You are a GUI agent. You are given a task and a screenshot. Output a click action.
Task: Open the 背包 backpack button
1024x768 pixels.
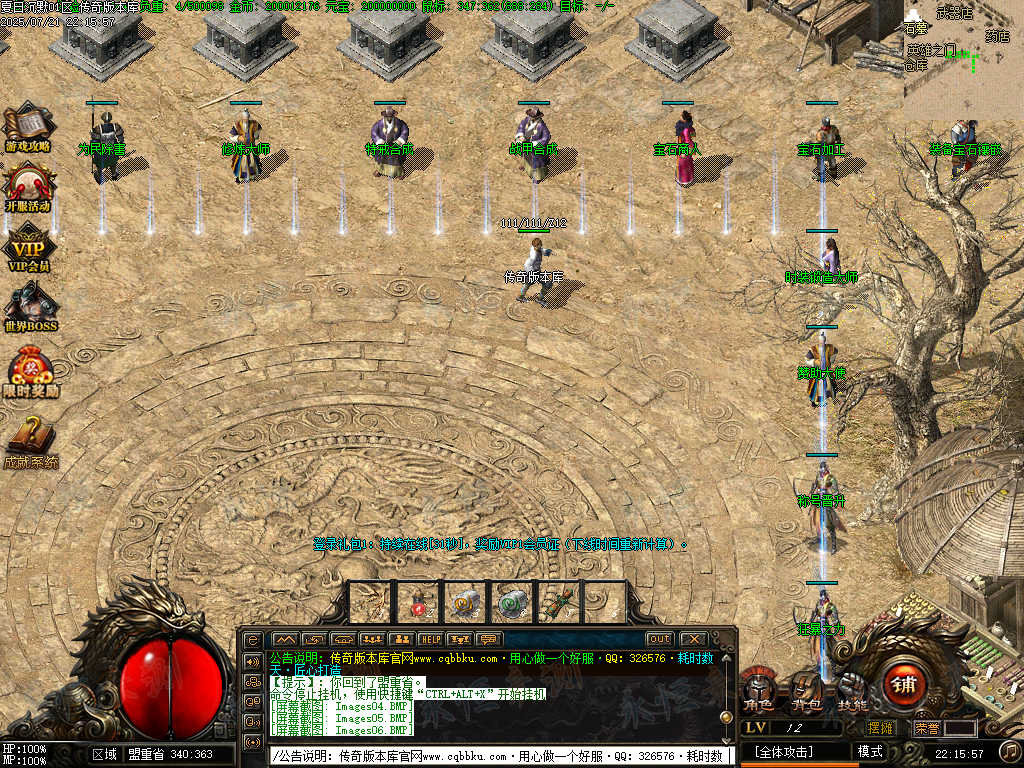click(x=806, y=689)
